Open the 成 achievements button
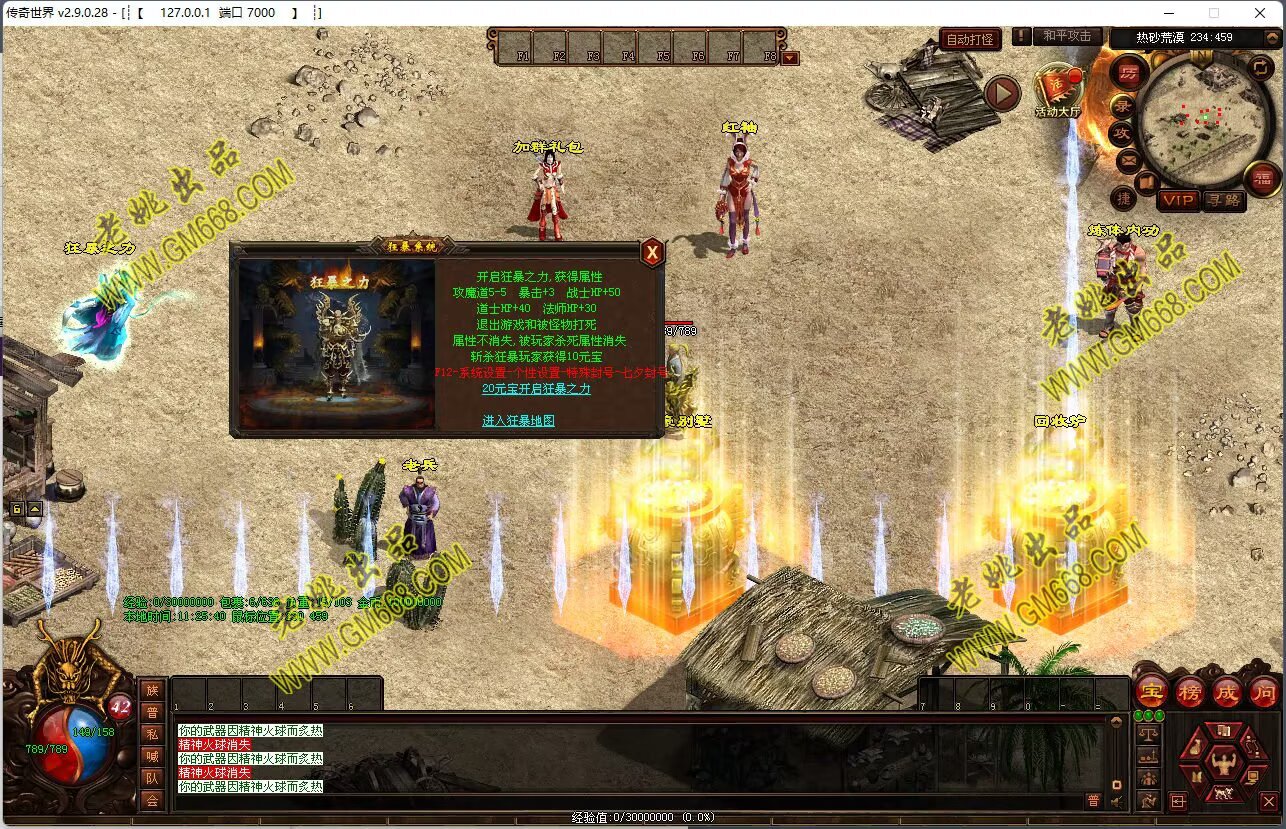This screenshot has height=829, width=1286. click(1227, 691)
